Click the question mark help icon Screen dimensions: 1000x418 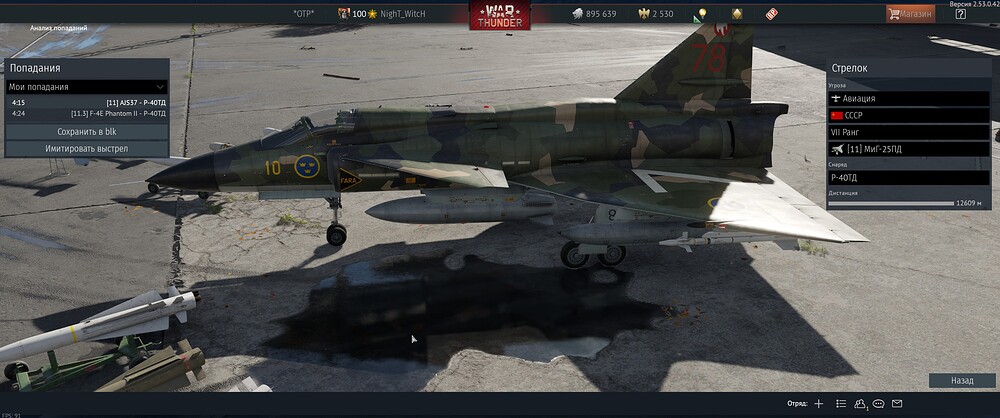[x=961, y=14]
